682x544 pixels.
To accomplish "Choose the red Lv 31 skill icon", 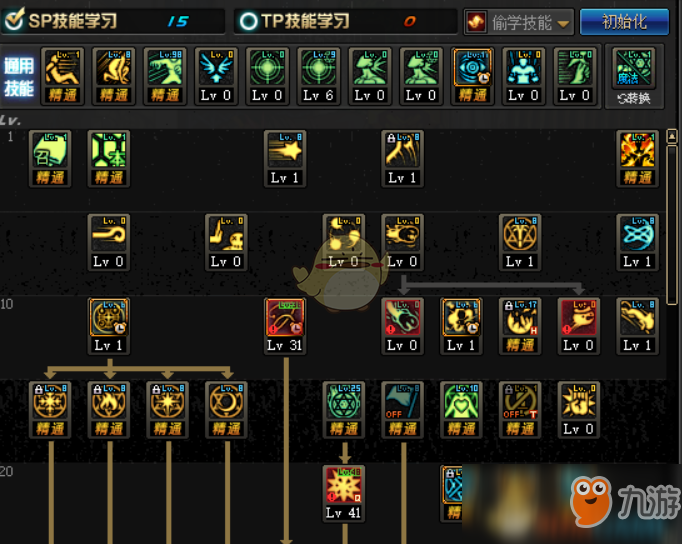I will (285, 319).
